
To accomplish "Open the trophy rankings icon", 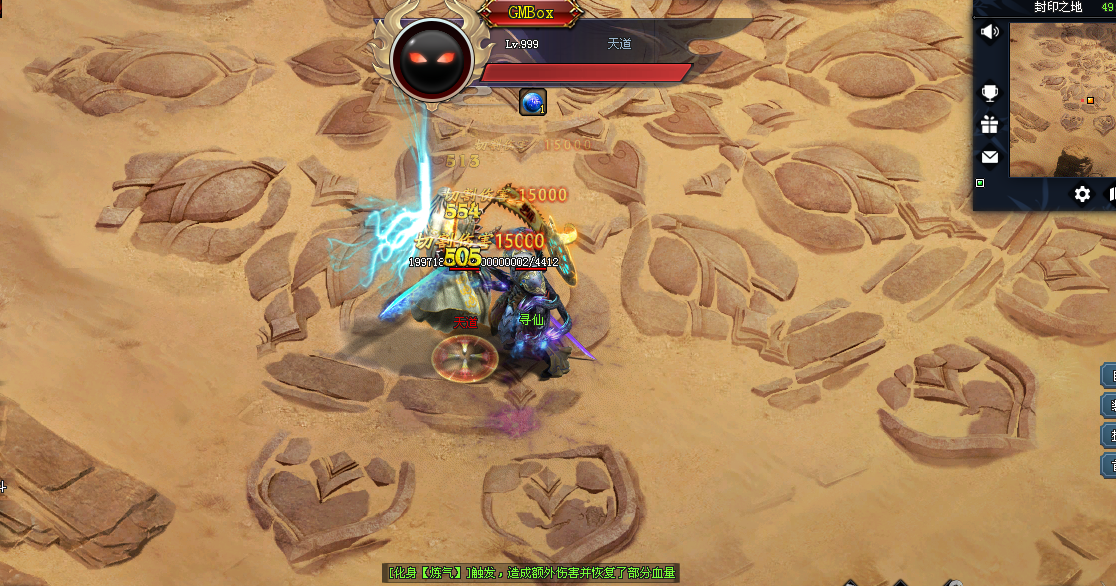I will (989, 93).
